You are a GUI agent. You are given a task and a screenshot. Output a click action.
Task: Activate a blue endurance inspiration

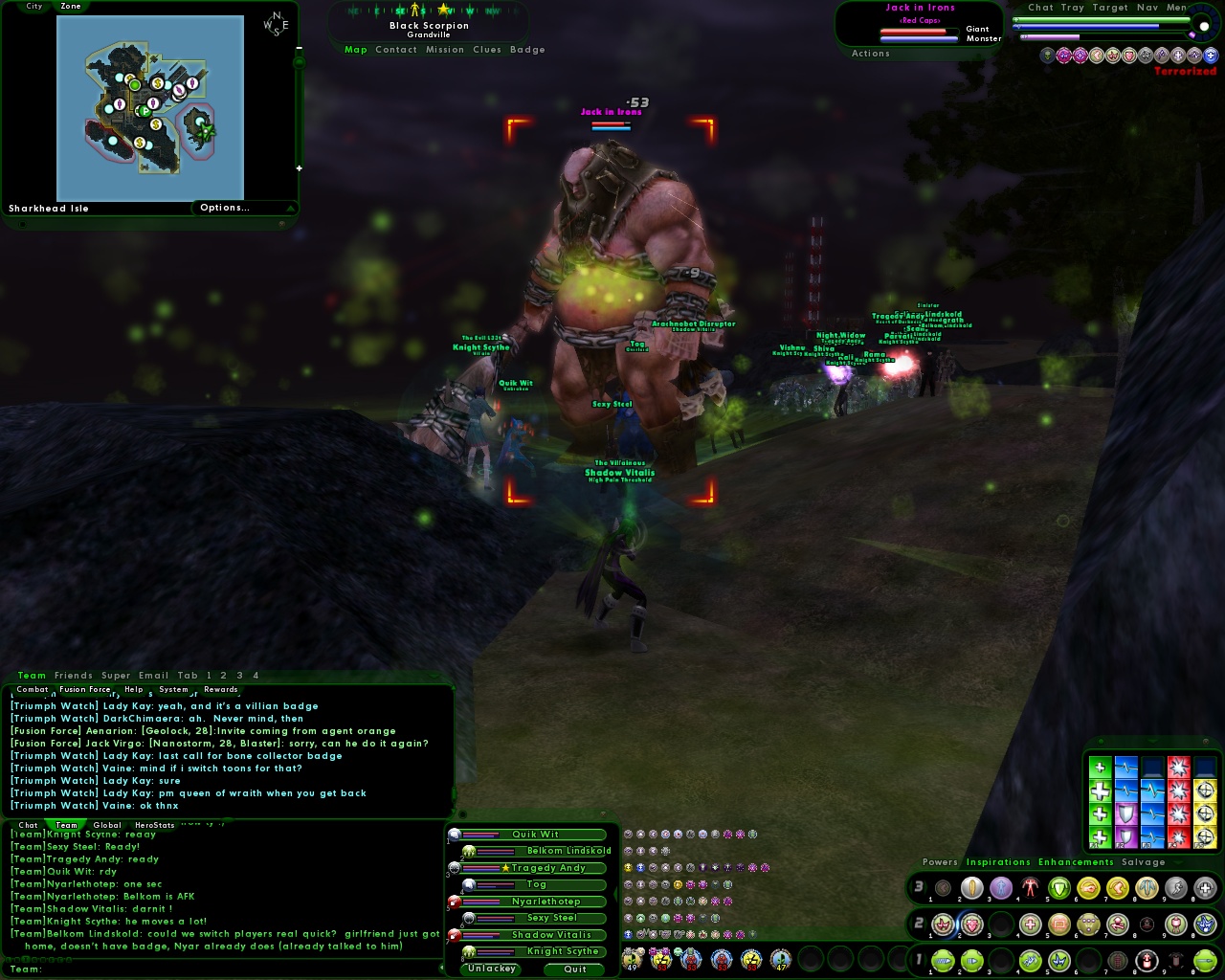click(x=1152, y=789)
